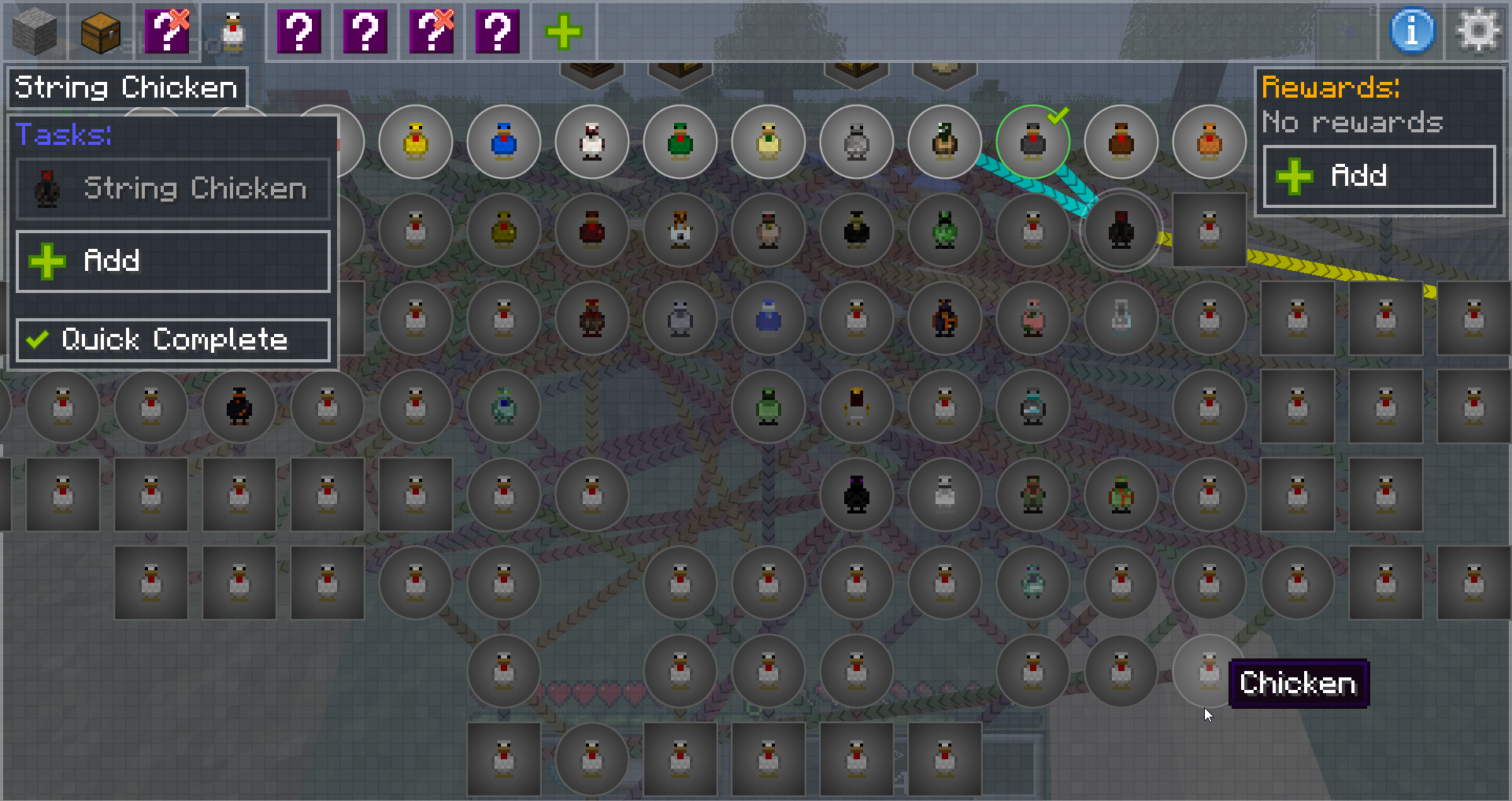This screenshot has width=1512, height=801.
Task: Select the white chicken chapter tab
Action: coord(233,32)
